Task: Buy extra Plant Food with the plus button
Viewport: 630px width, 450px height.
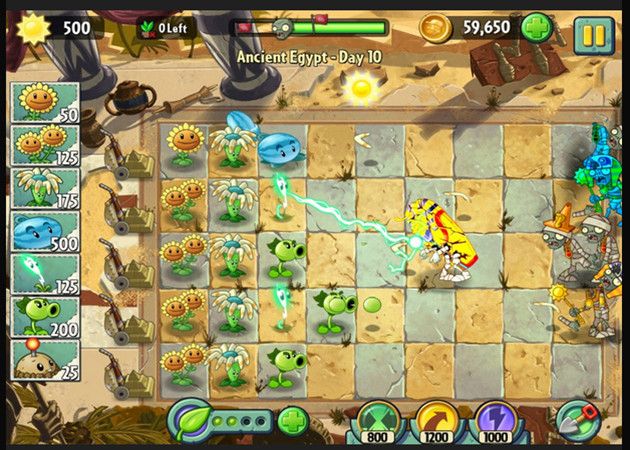Action: (x=291, y=421)
